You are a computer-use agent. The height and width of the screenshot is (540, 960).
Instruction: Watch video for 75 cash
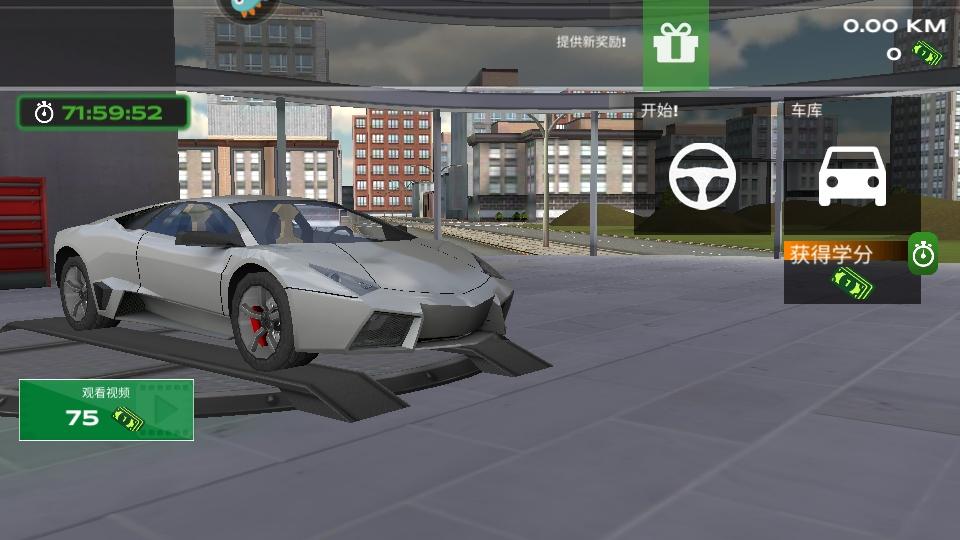pyautogui.click(x=106, y=410)
